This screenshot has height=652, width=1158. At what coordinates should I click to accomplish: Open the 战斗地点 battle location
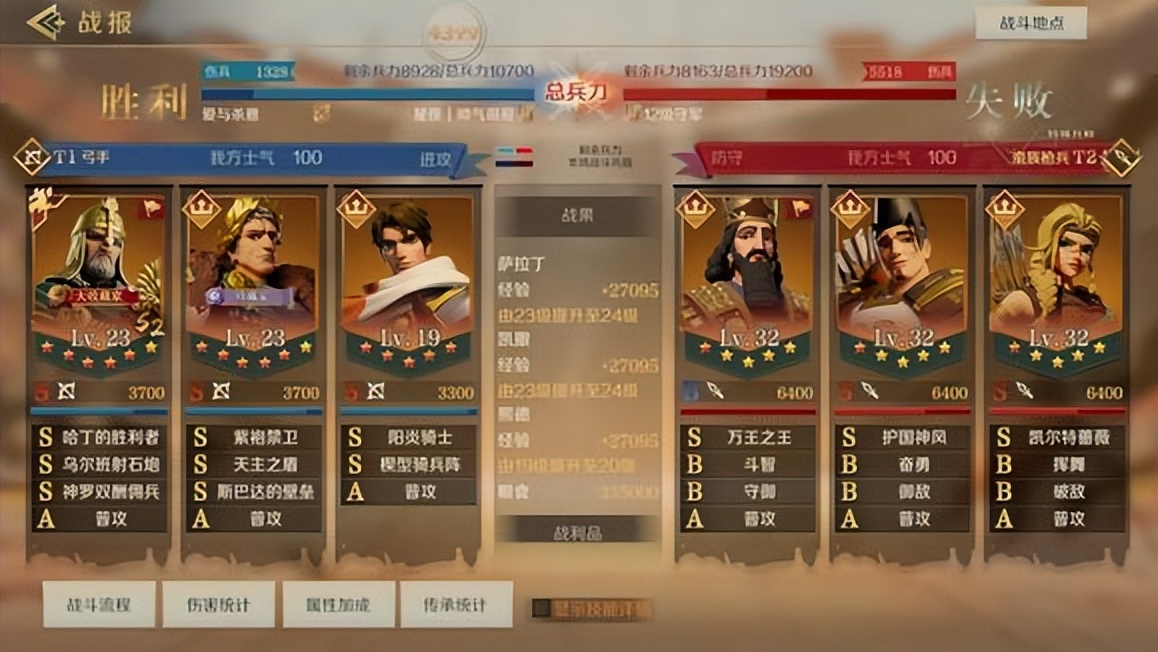(x=1030, y=23)
